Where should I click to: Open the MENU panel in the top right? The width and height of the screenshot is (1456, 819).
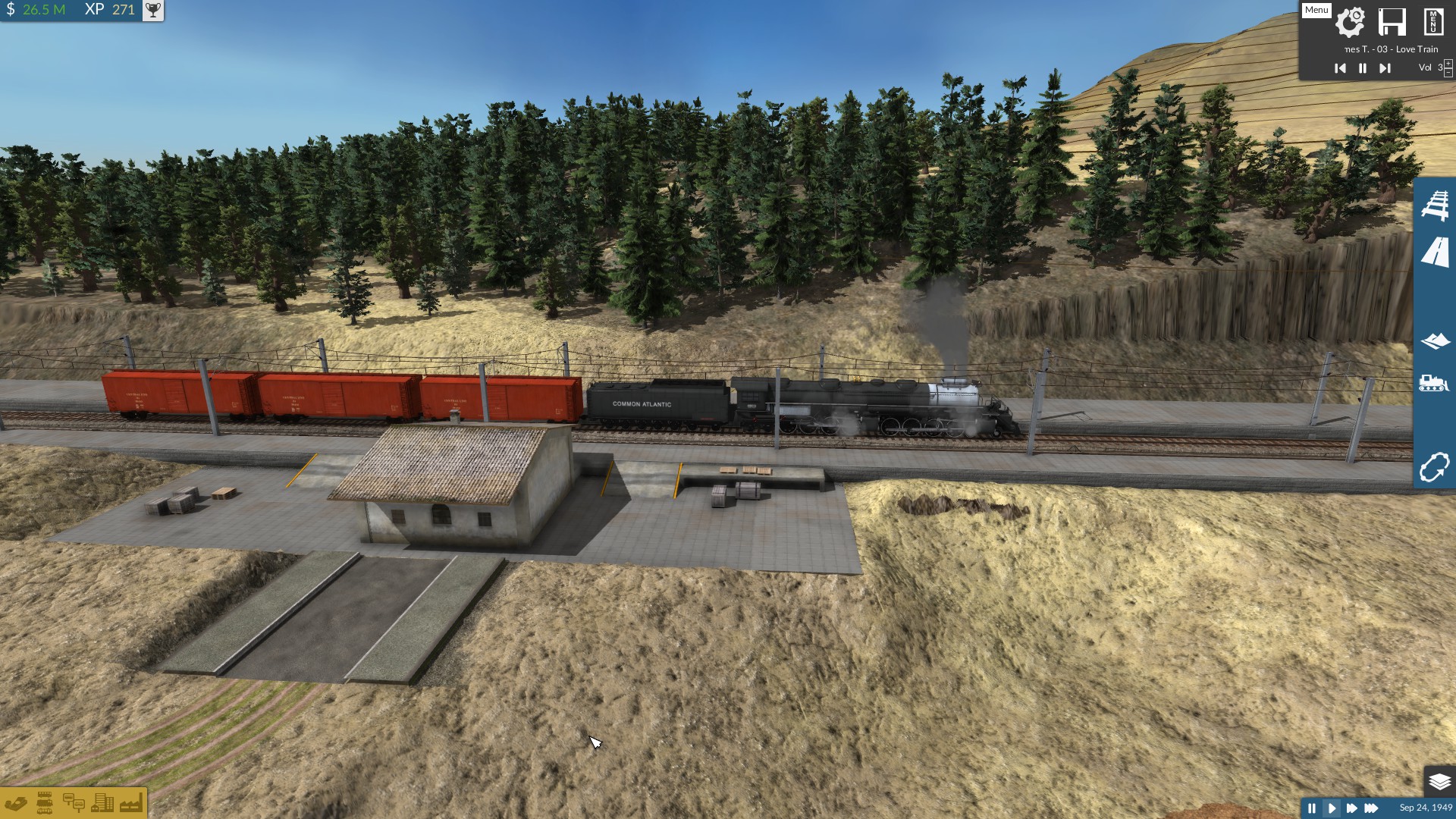coord(1433,22)
